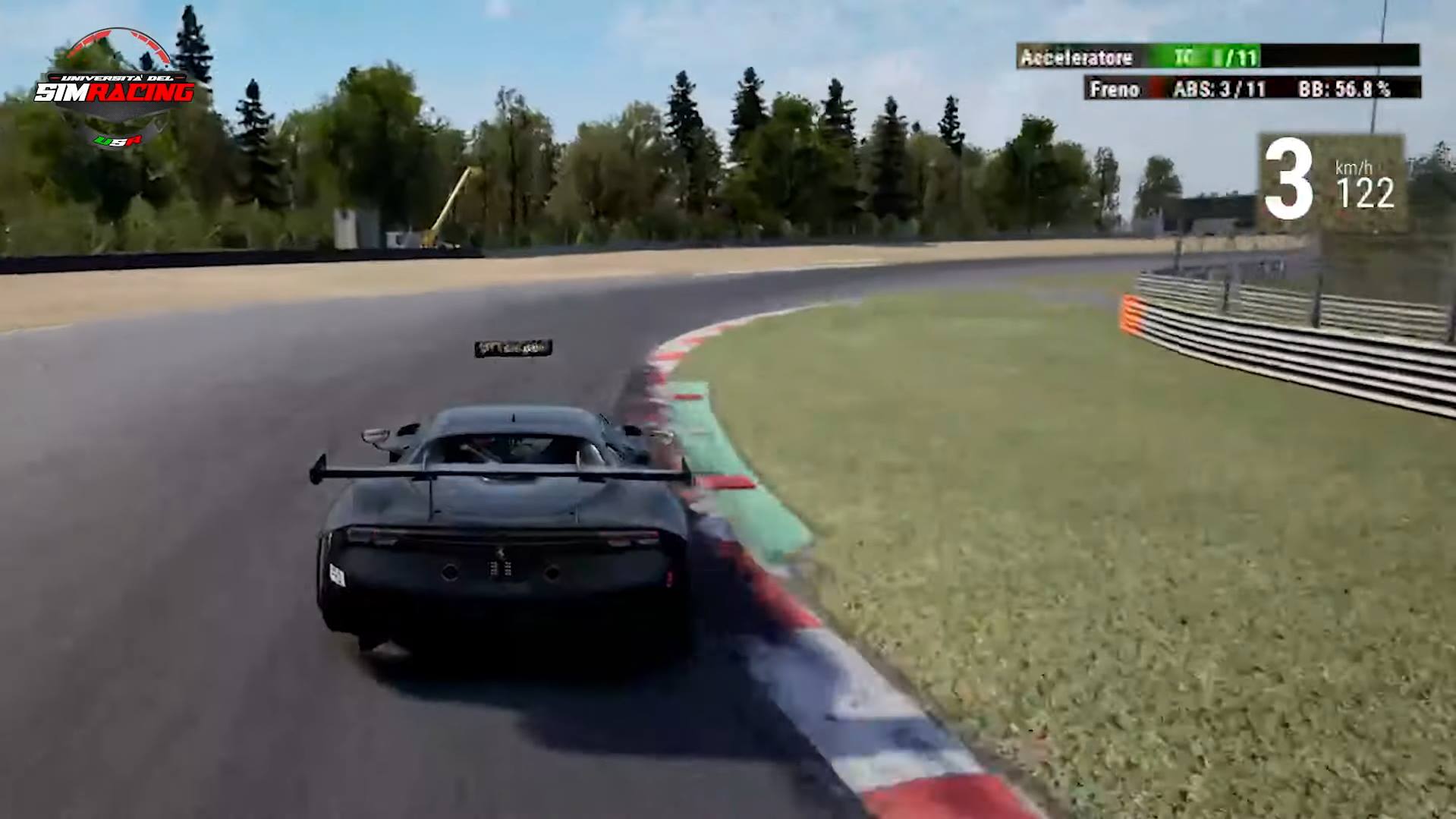Expand the driver nameplate above the car
The image size is (1456, 819).
(514, 348)
